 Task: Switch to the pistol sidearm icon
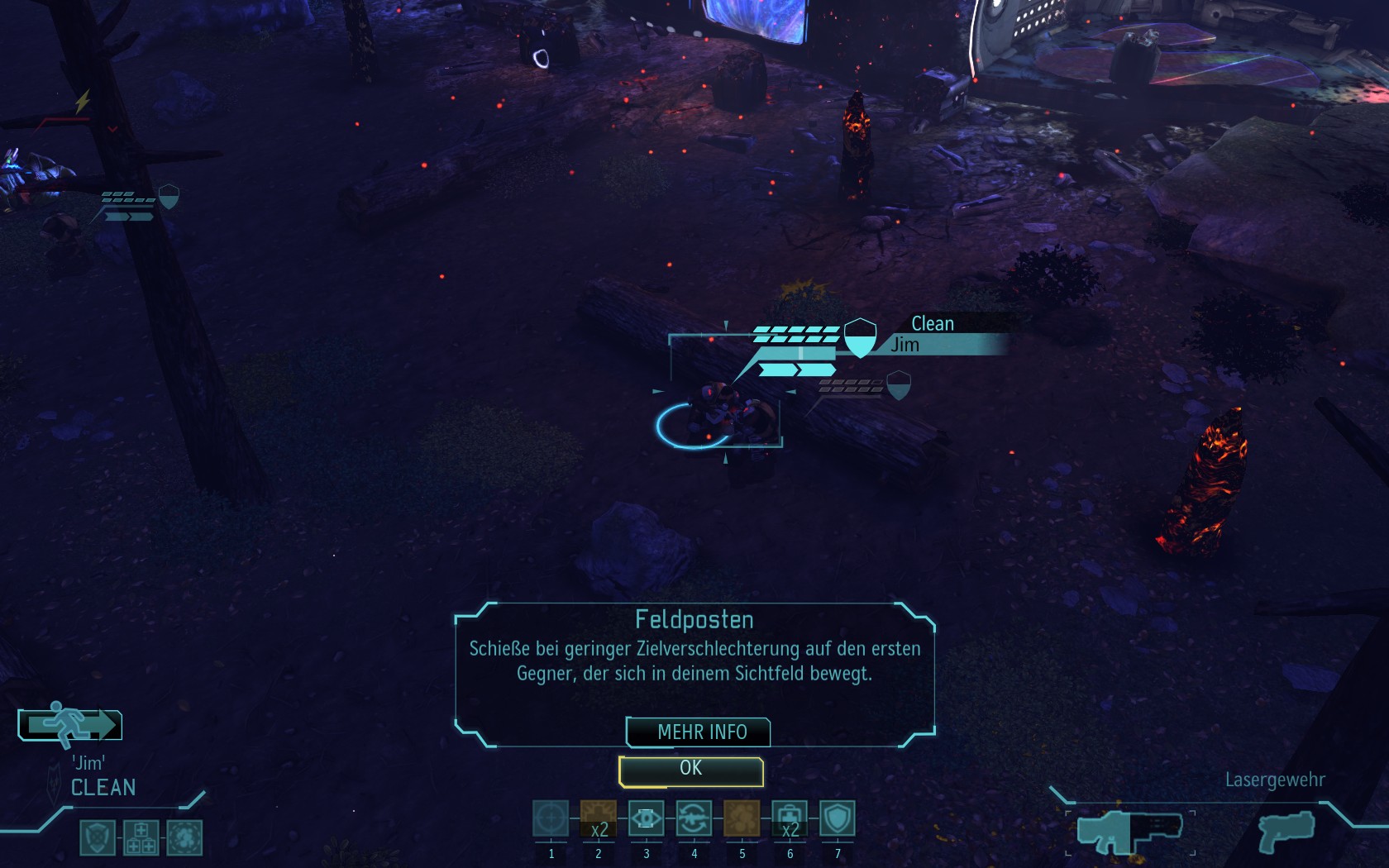pyautogui.click(x=1286, y=831)
